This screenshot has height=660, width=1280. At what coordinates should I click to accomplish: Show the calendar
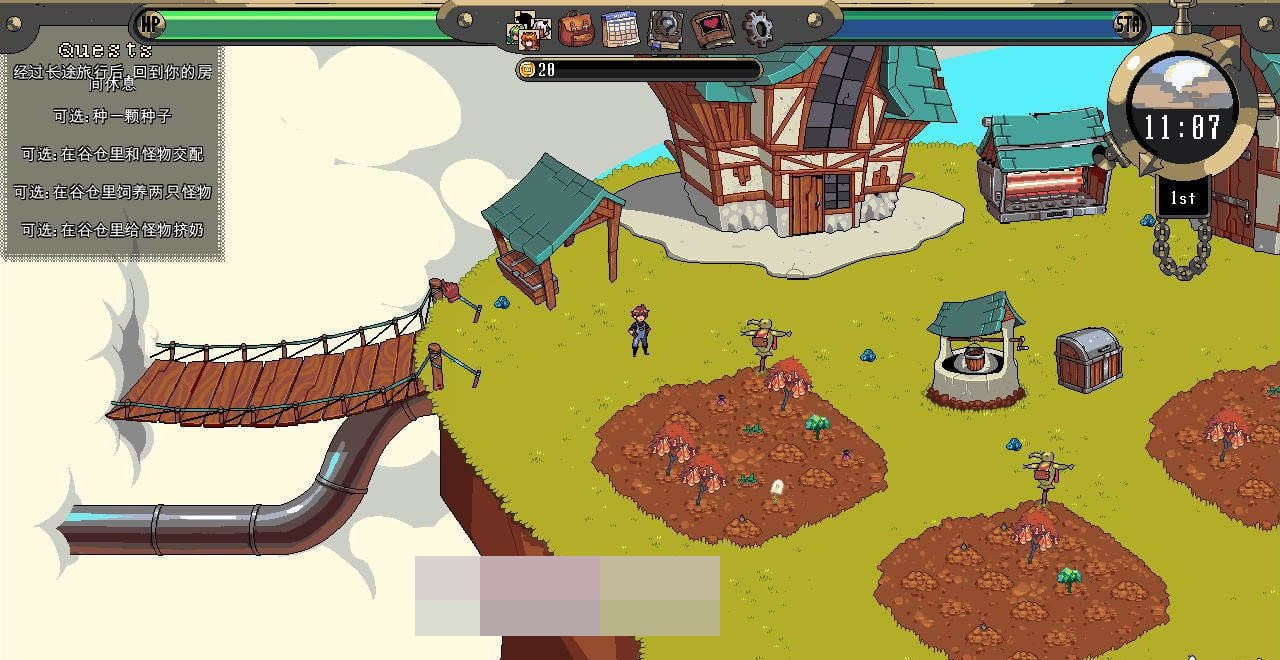pos(620,29)
